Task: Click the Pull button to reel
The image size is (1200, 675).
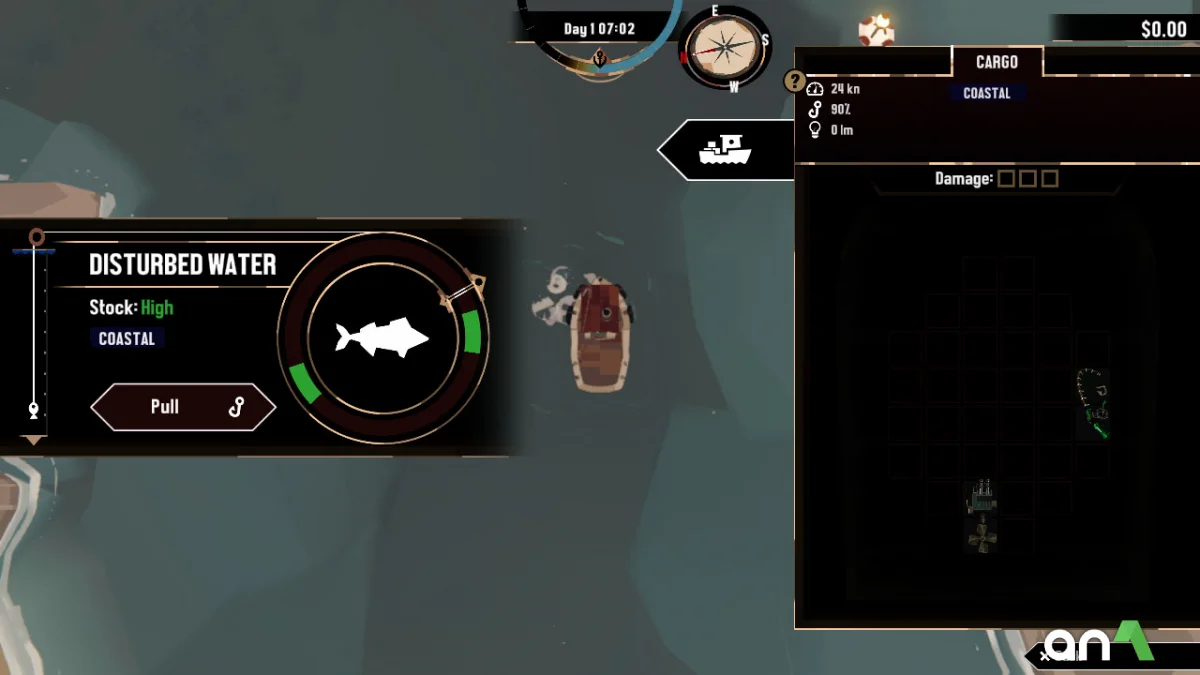Action: pos(183,407)
